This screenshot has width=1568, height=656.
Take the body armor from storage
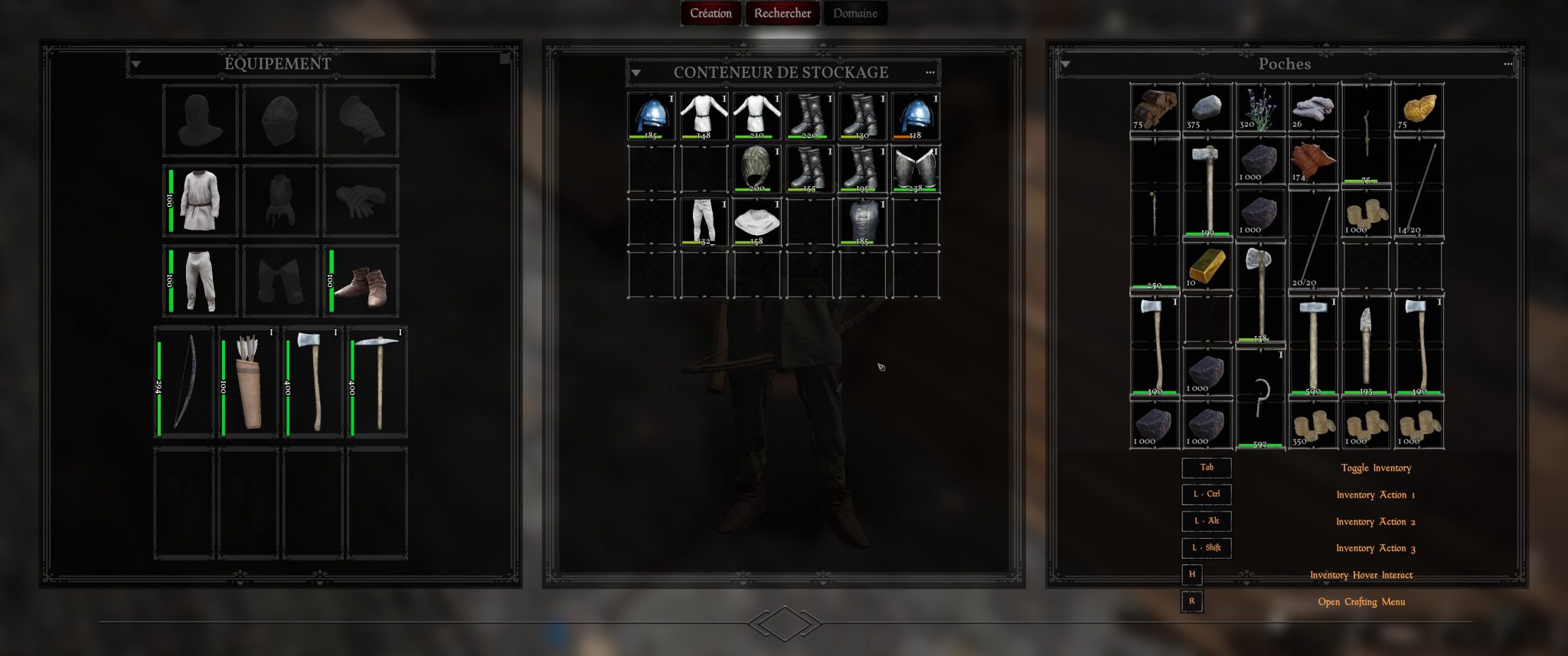(862, 221)
